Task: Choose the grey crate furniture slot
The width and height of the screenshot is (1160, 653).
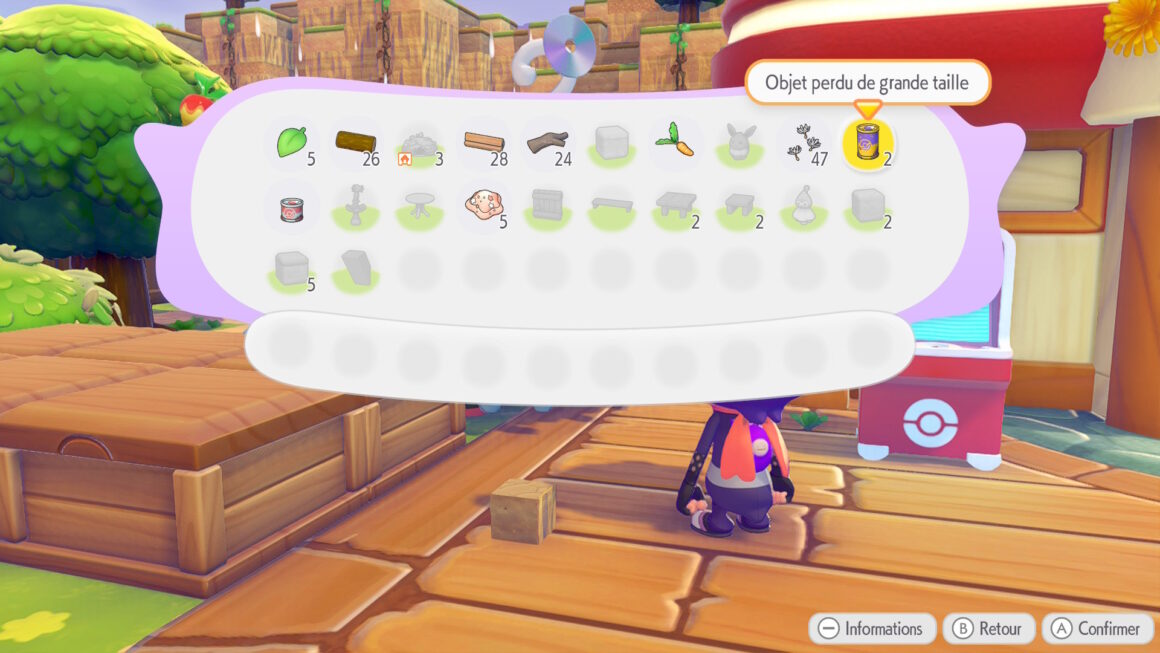Action: (x=547, y=206)
